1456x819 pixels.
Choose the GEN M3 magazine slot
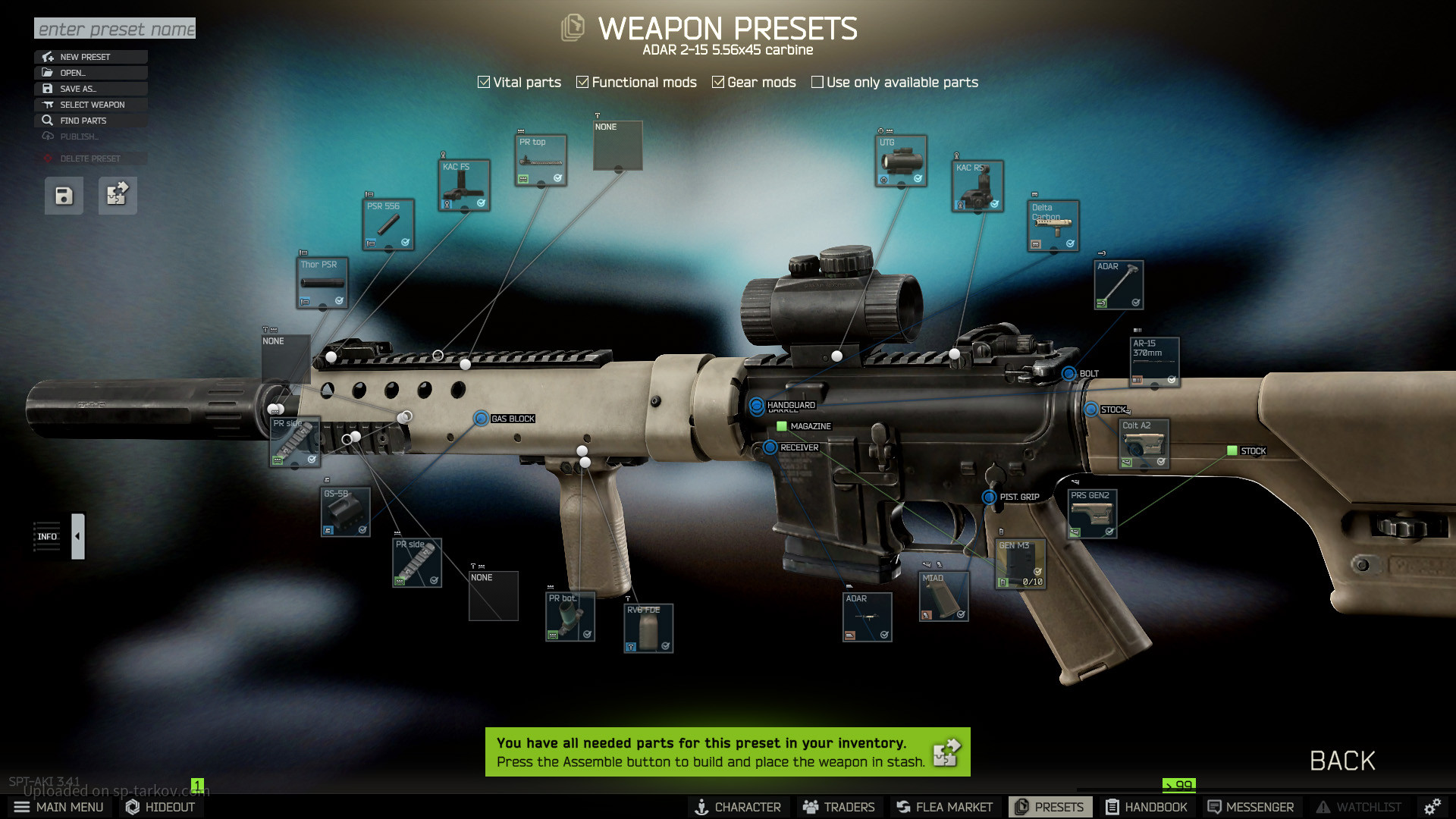pos(1020,563)
